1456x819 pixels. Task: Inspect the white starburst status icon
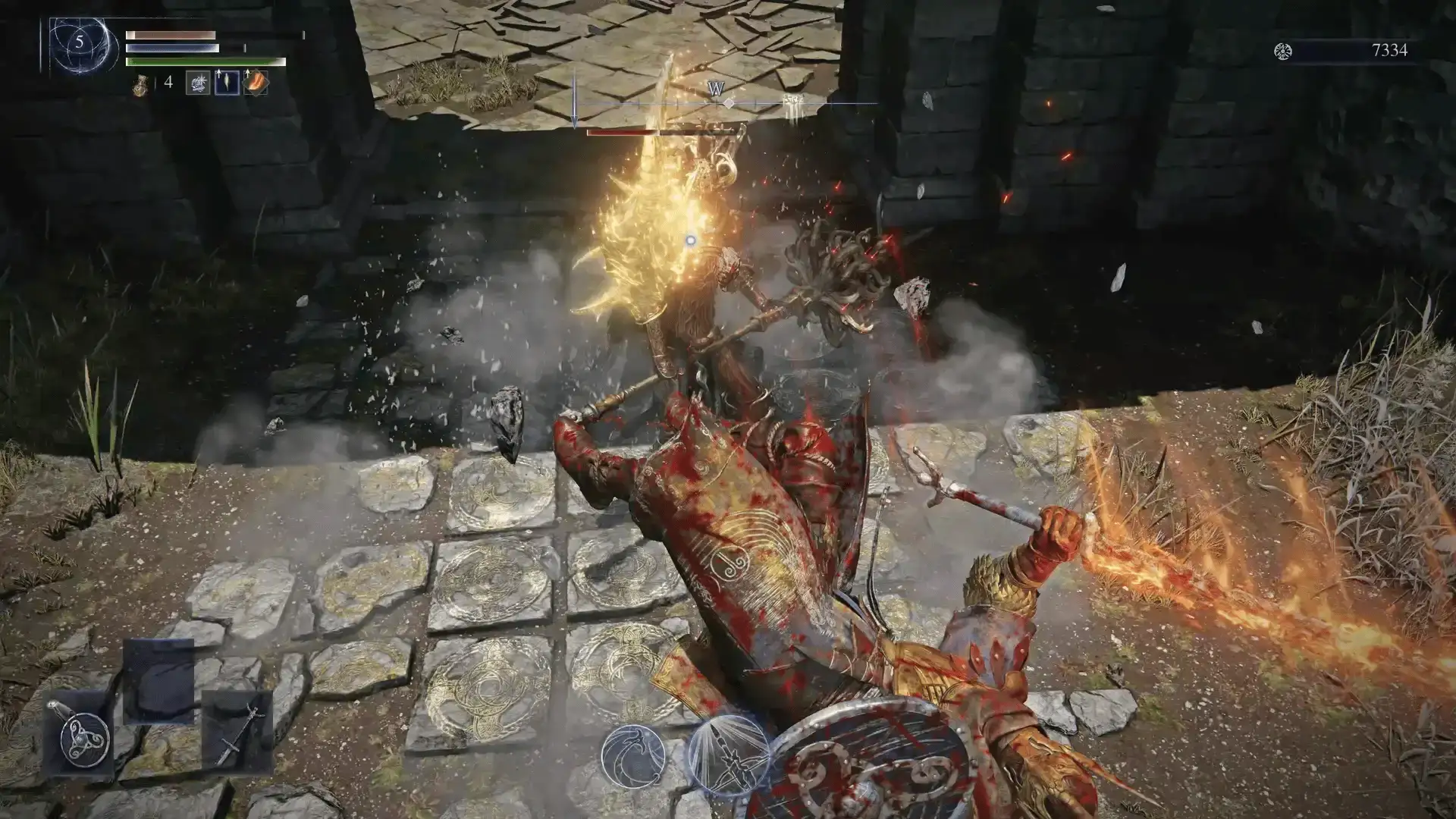(x=199, y=83)
